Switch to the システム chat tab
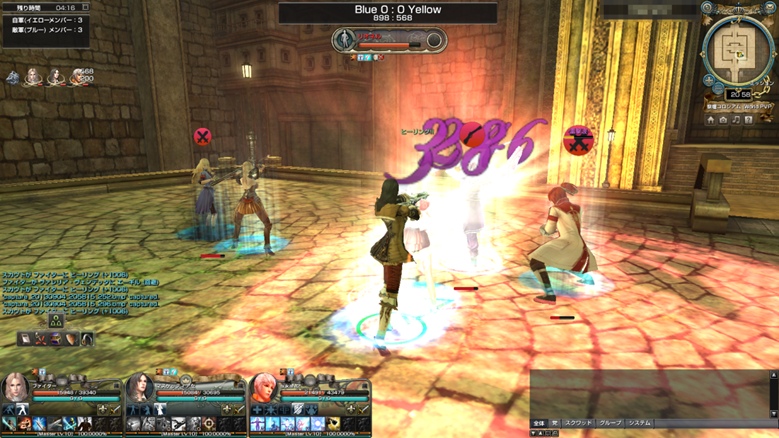The width and height of the screenshot is (779, 438). pos(639,423)
